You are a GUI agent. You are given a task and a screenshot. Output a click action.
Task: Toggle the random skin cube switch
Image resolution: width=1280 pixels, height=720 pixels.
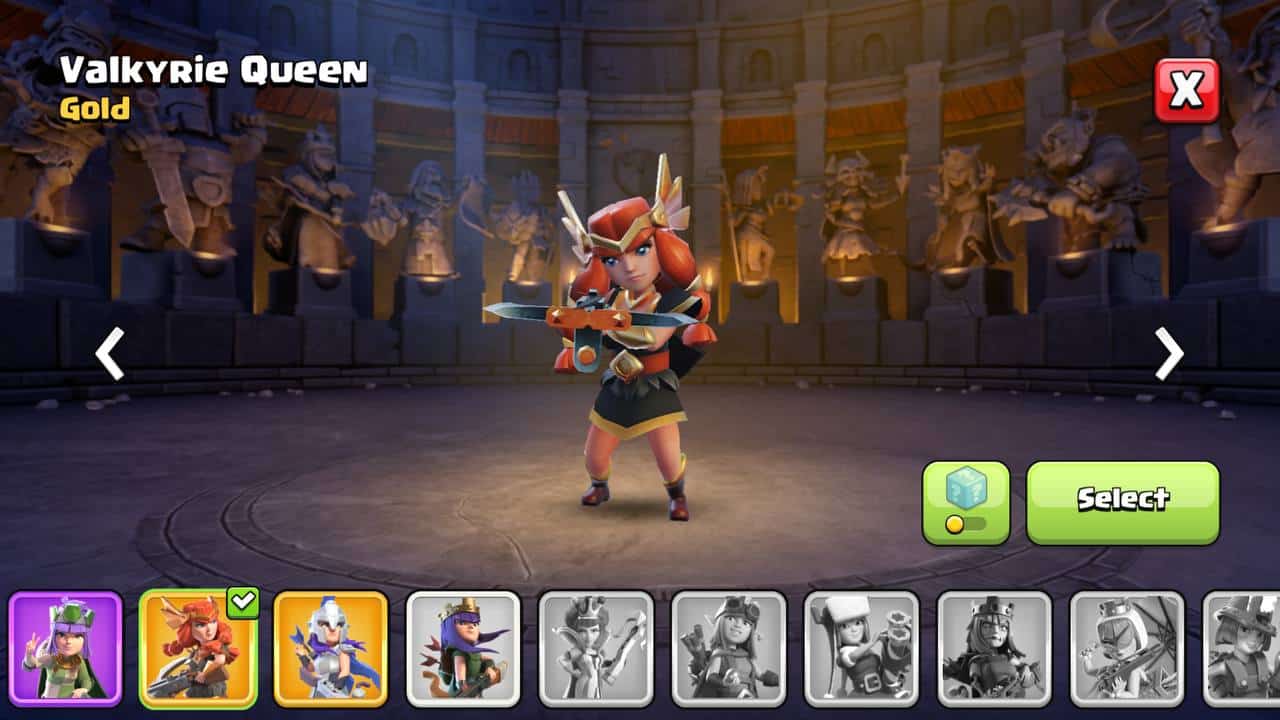pyautogui.click(x=965, y=502)
